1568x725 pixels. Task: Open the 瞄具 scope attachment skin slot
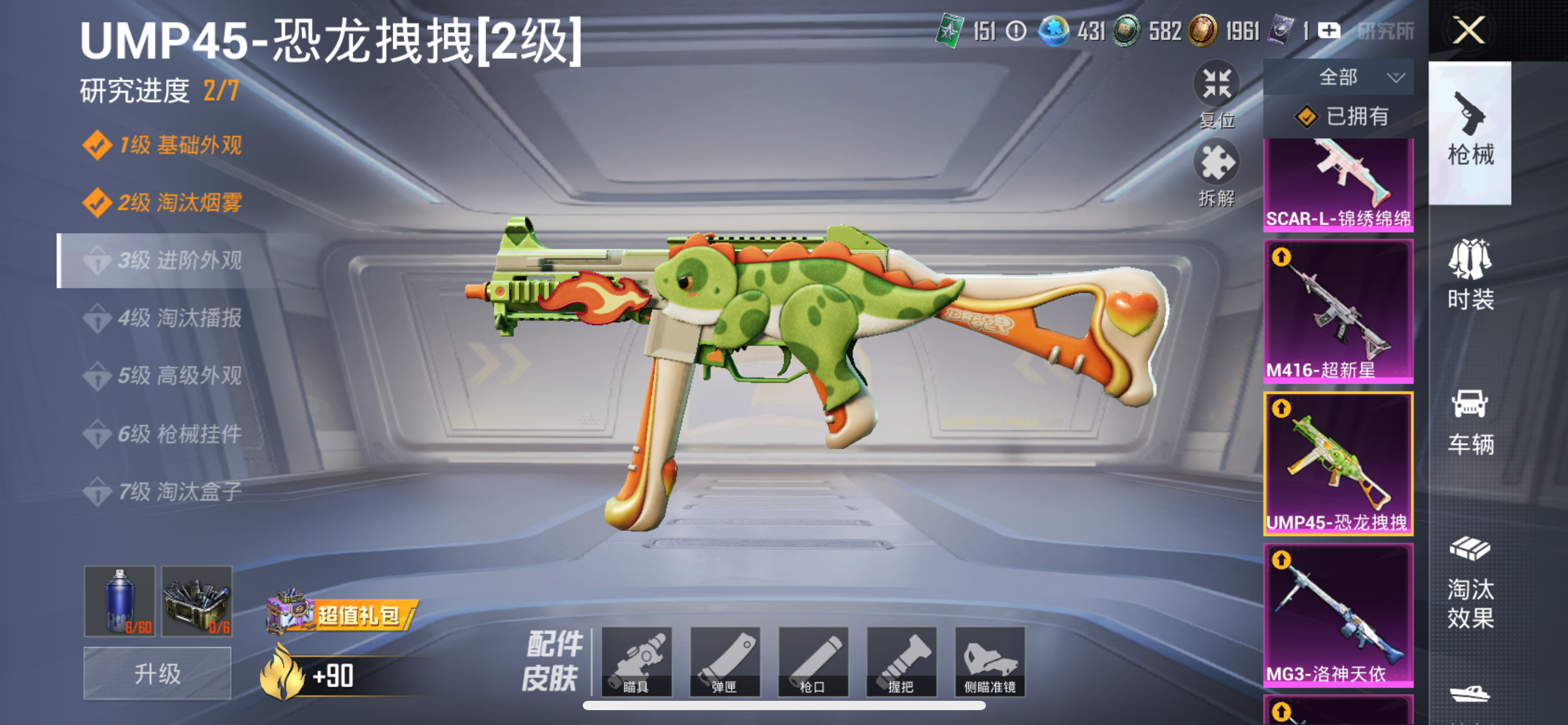[637, 661]
